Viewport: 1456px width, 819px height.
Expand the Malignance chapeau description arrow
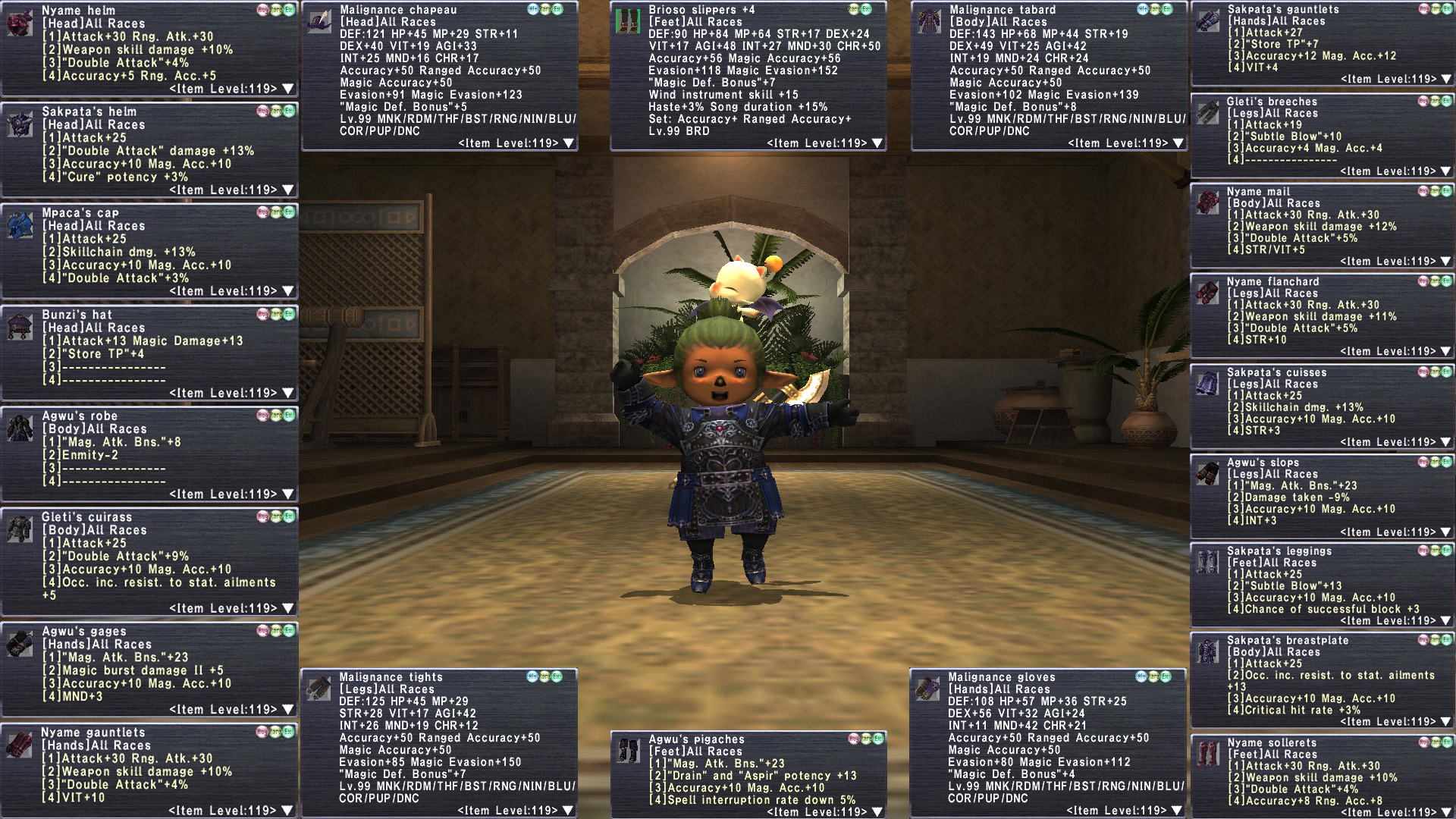[x=569, y=143]
